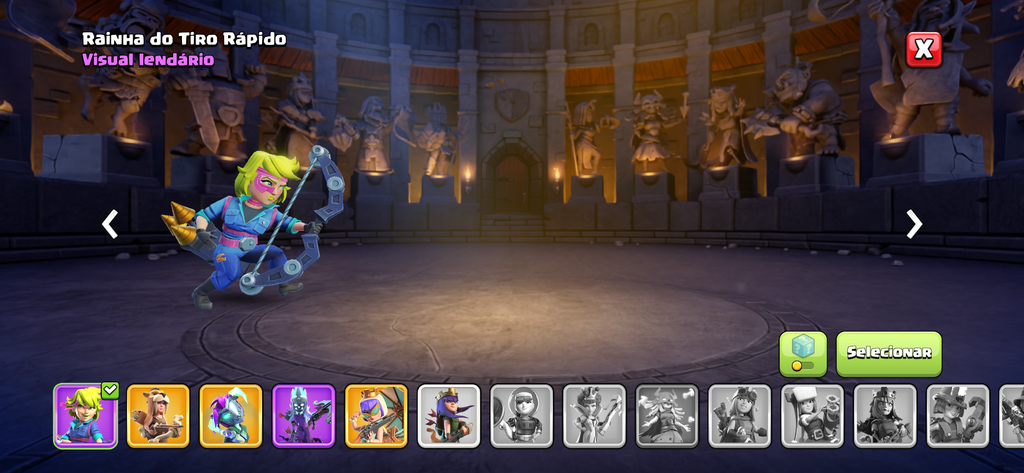Select the locked jester-collared queen skin
This screenshot has height=473, width=1024.
click(594, 415)
